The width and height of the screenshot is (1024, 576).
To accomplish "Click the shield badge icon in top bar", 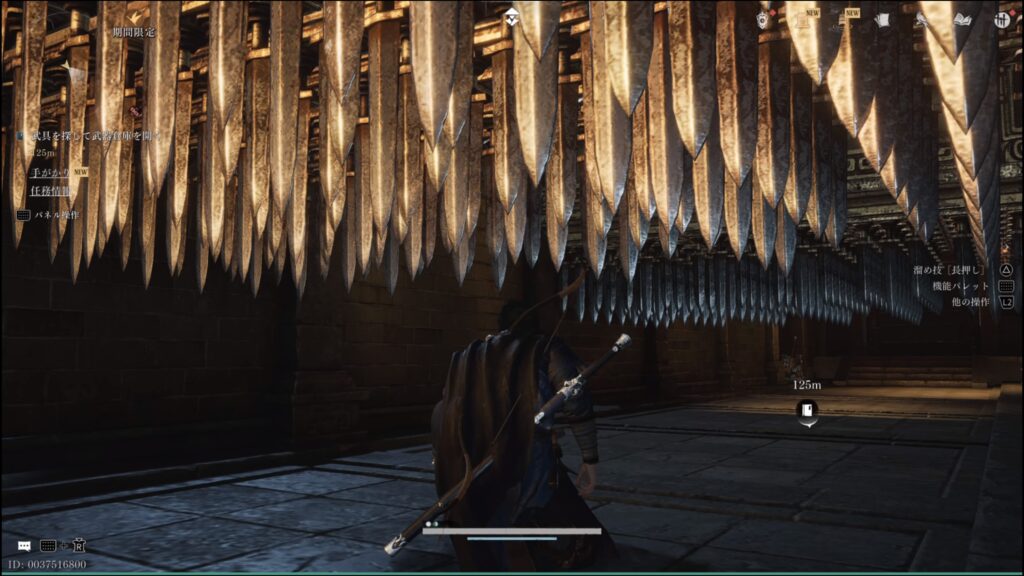I will coord(764,19).
